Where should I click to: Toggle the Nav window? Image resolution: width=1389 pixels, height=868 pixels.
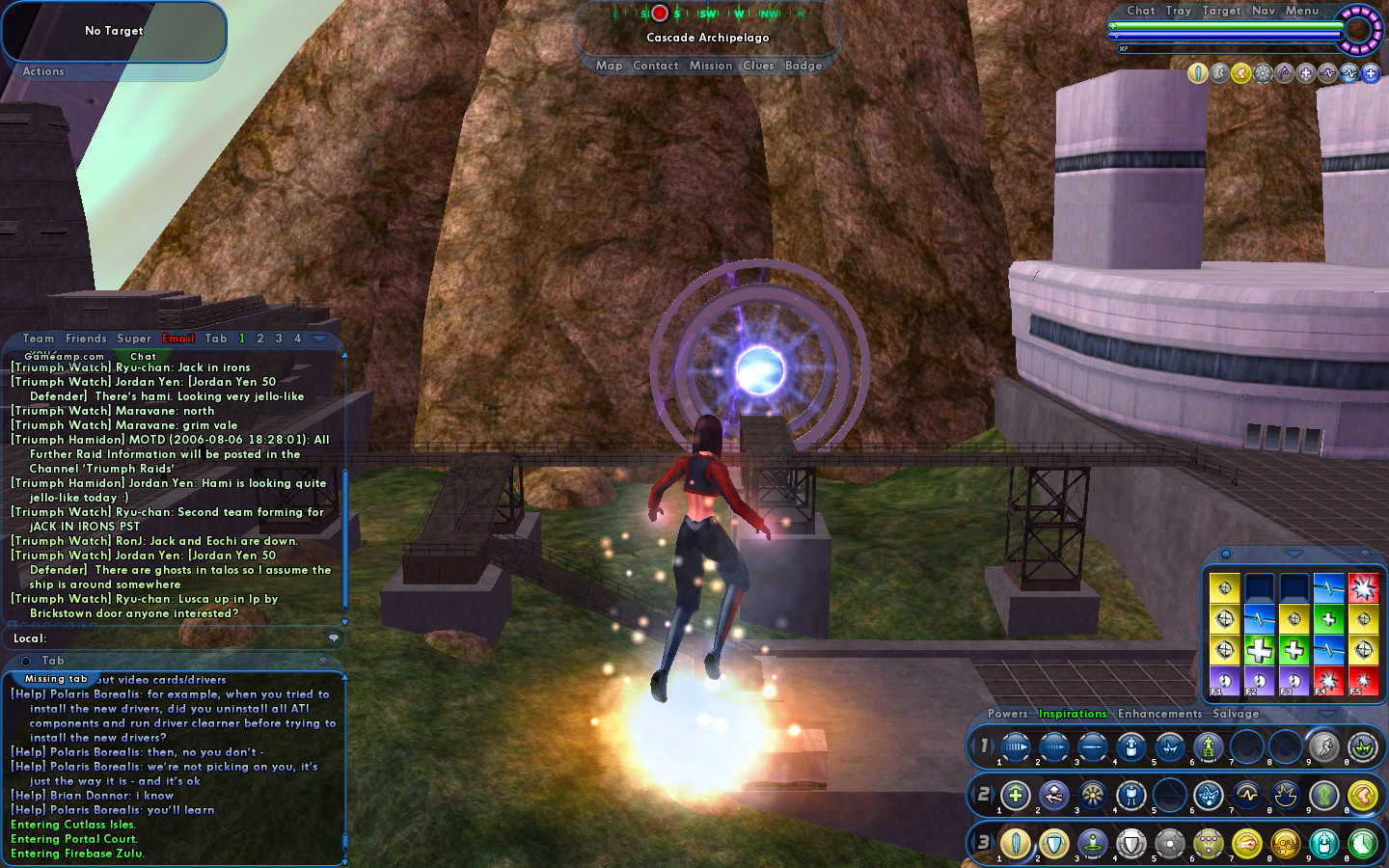tap(1264, 11)
